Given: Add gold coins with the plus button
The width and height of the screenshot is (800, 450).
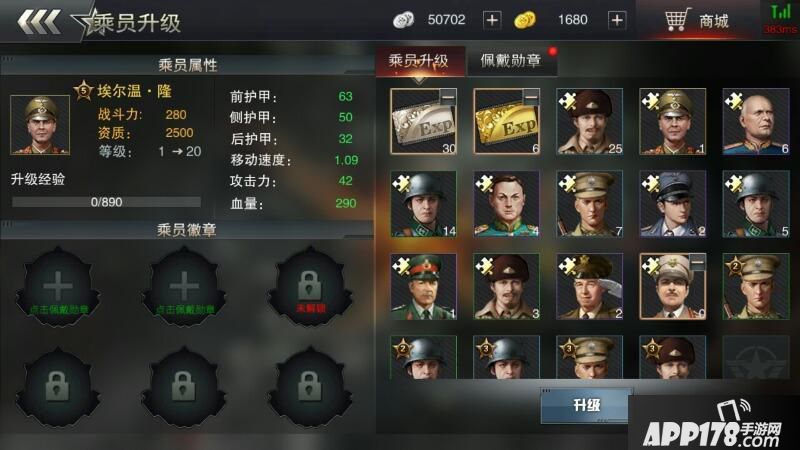Looking at the screenshot, I should (617, 20).
